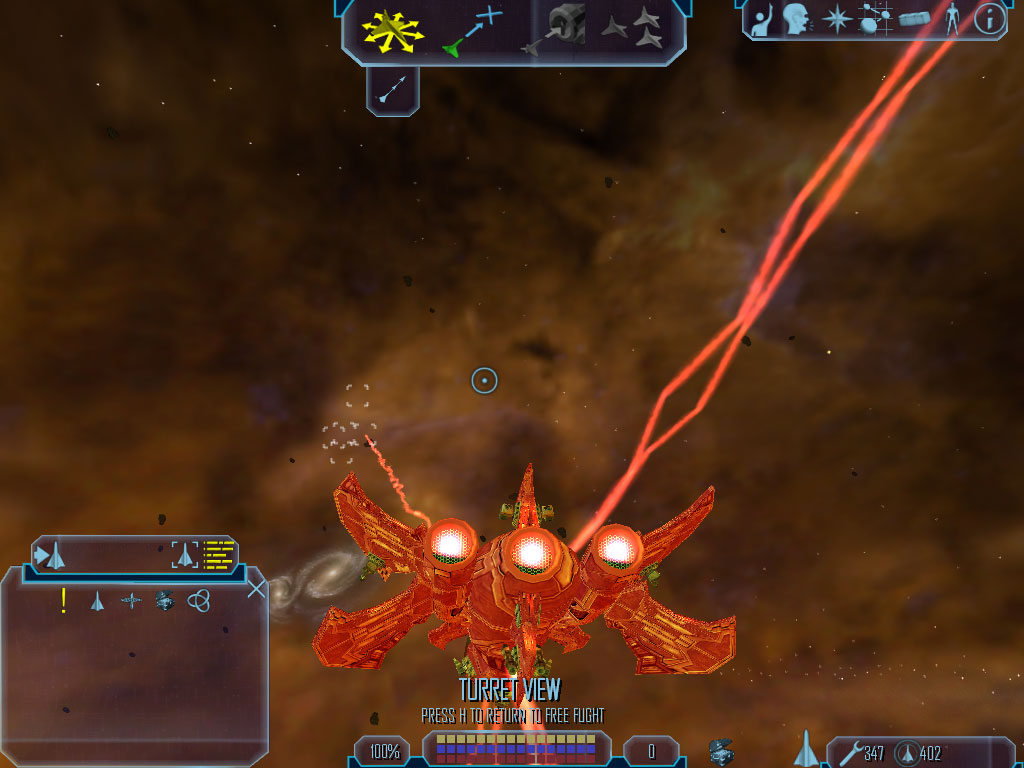Show the loot crate contacts filter
1024x768 pixels.
click(x=165, y=601)
